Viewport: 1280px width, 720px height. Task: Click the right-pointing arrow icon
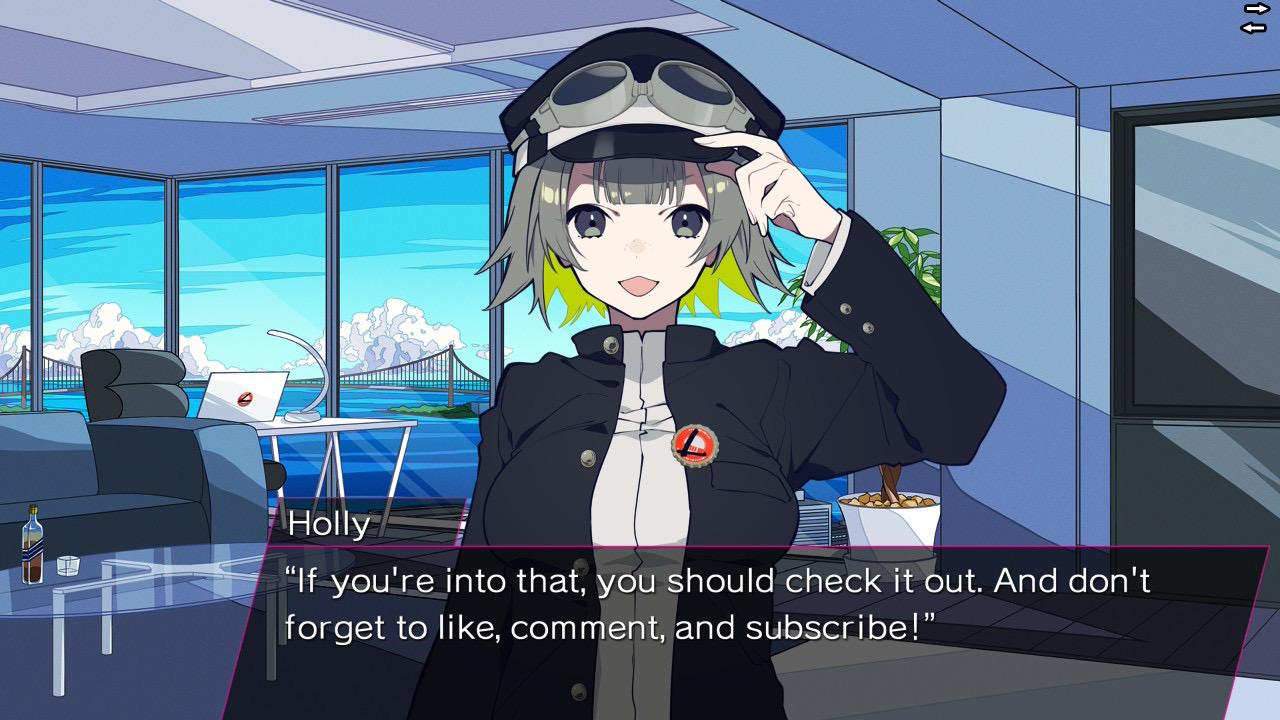1256,8
